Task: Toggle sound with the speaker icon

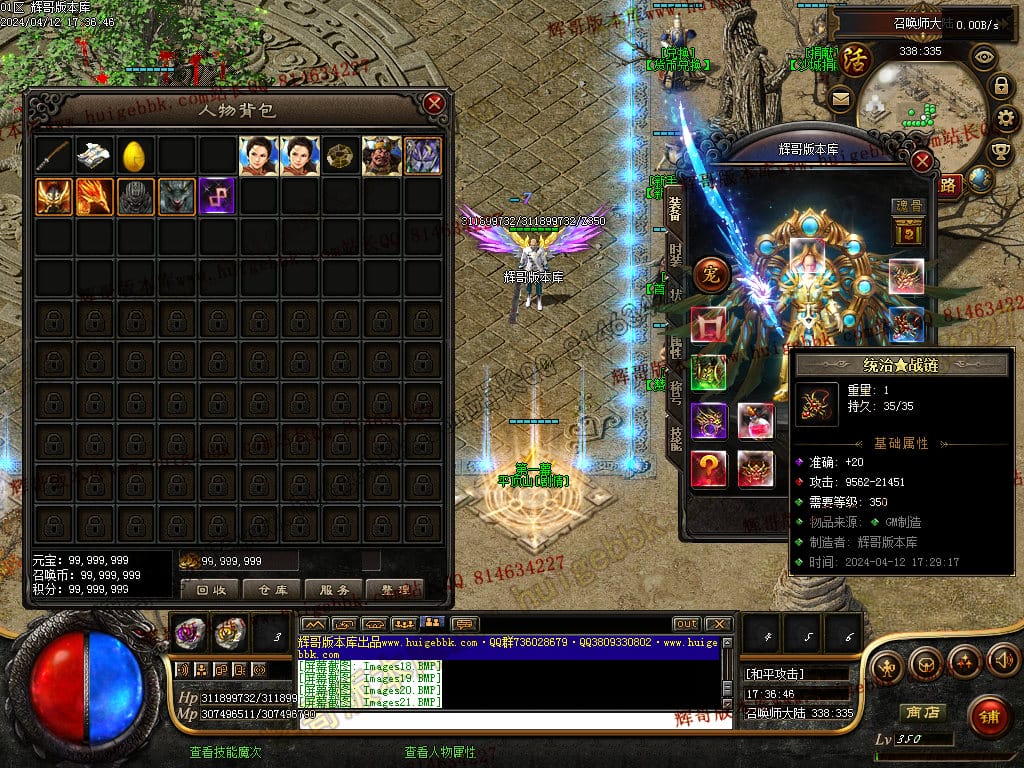Action: click(1003, 661)
